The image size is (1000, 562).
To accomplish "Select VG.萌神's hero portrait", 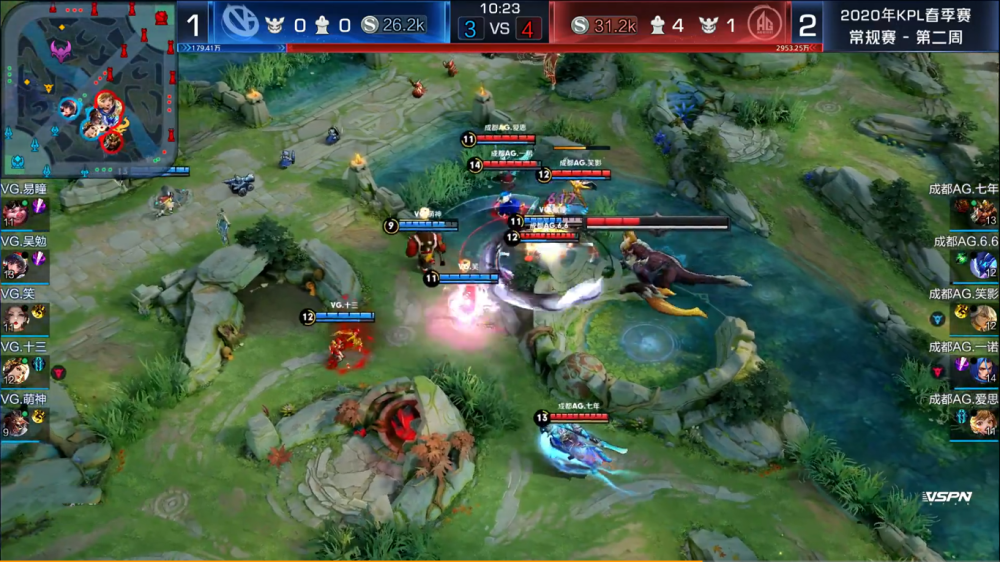I will click(15, 423).
